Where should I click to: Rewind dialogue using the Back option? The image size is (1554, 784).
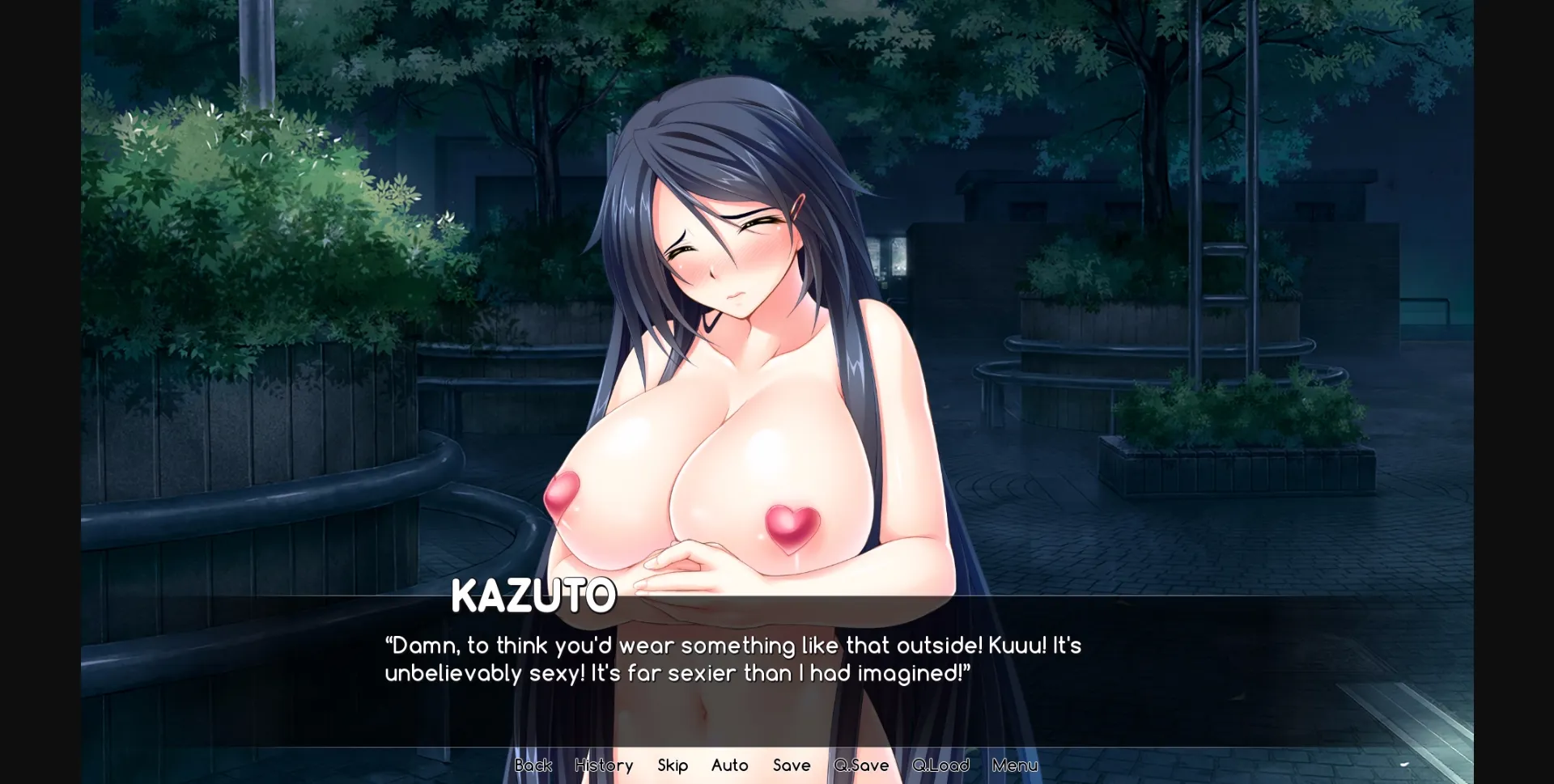(533, 765)
